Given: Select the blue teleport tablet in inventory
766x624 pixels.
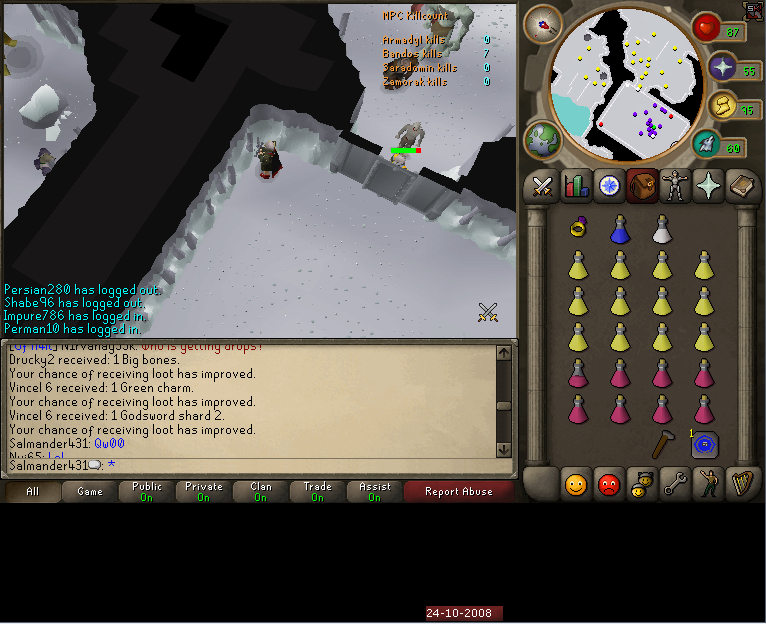Looking at the screenshot, I should [x=705, y=444].
